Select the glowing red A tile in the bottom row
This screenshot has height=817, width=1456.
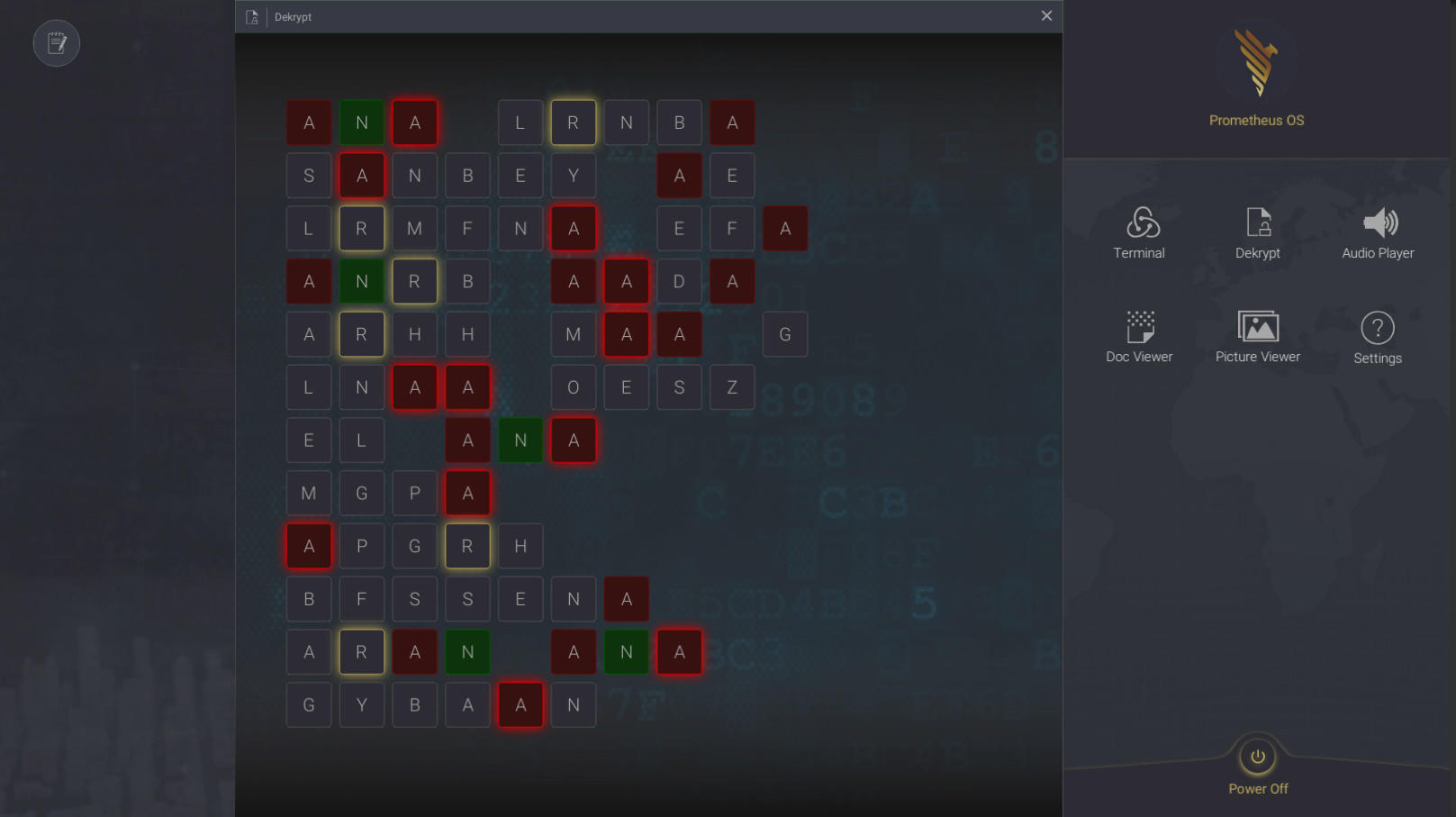520,704
